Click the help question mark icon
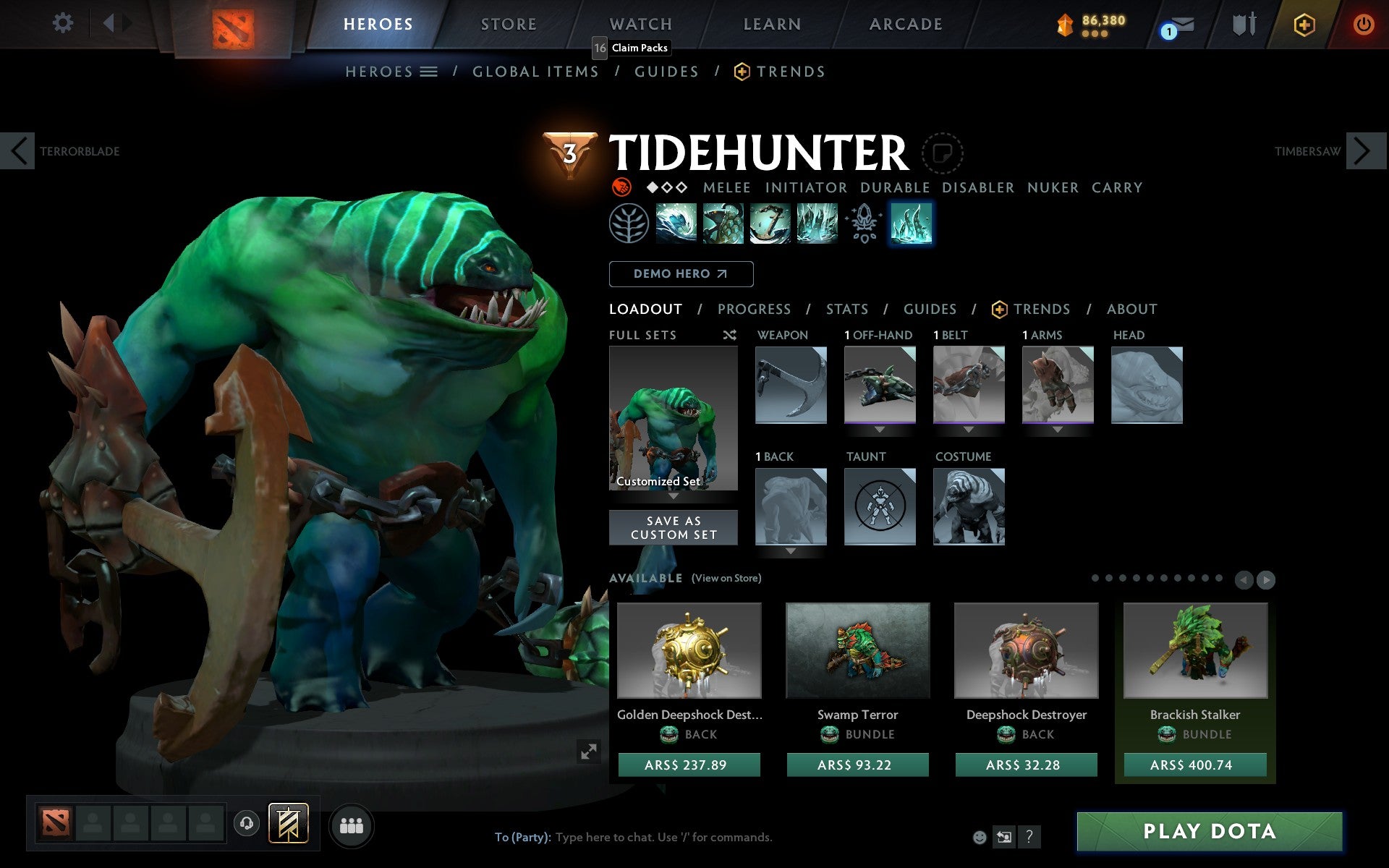Screen dimensions: 1389x868 coord(1029,837)
